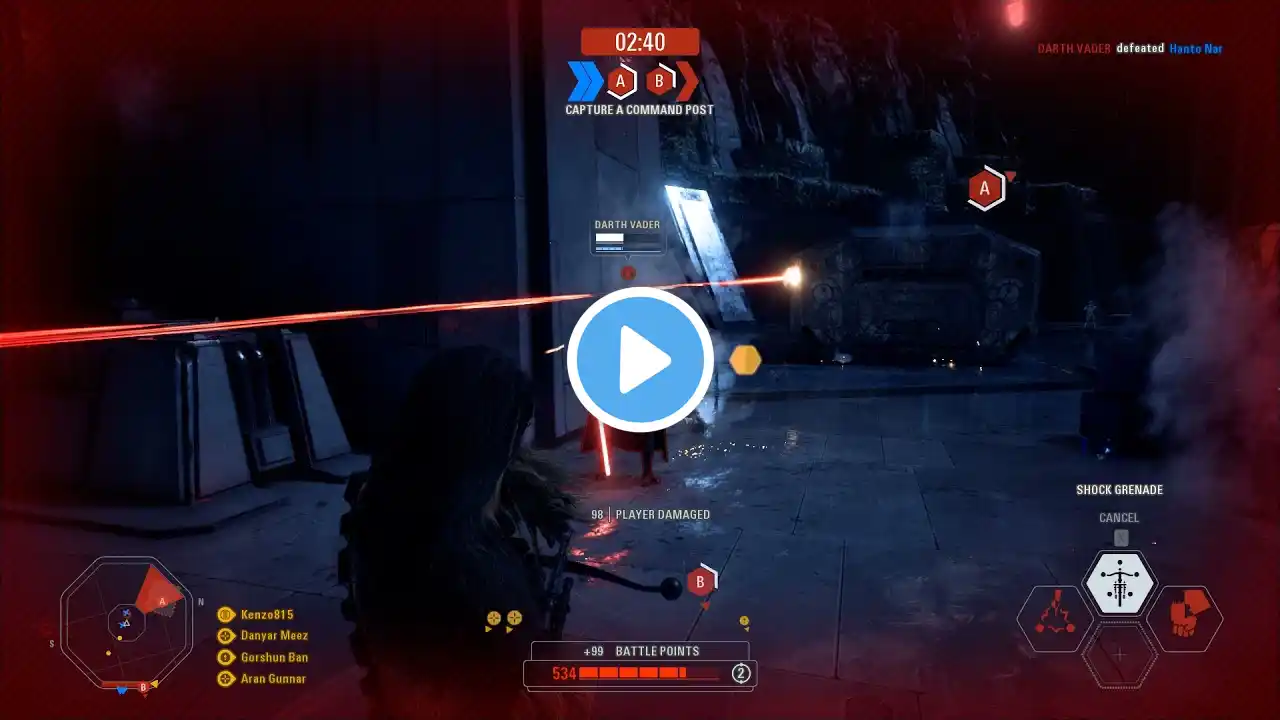The height and width of the screenshot is (720, 1280).
Task: Select squad member Gorshun Ban
Action: point(274,657)
